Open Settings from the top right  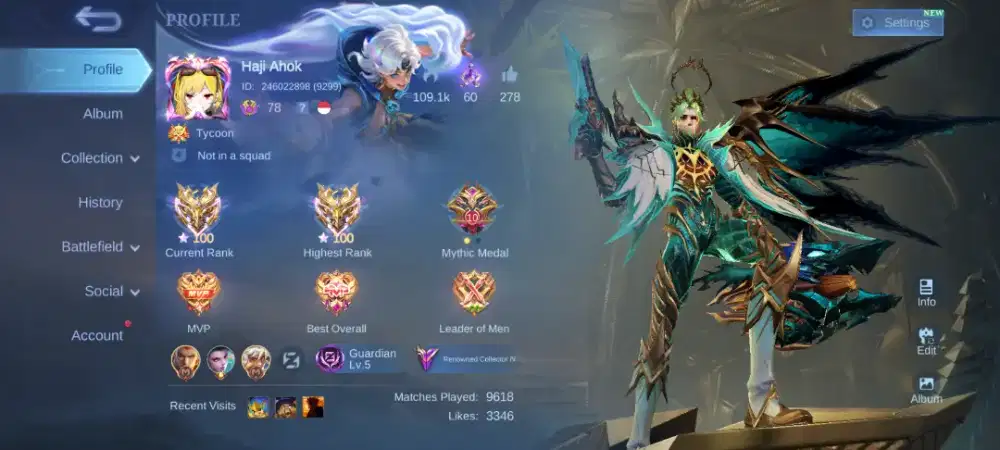(x=897, y=22)
